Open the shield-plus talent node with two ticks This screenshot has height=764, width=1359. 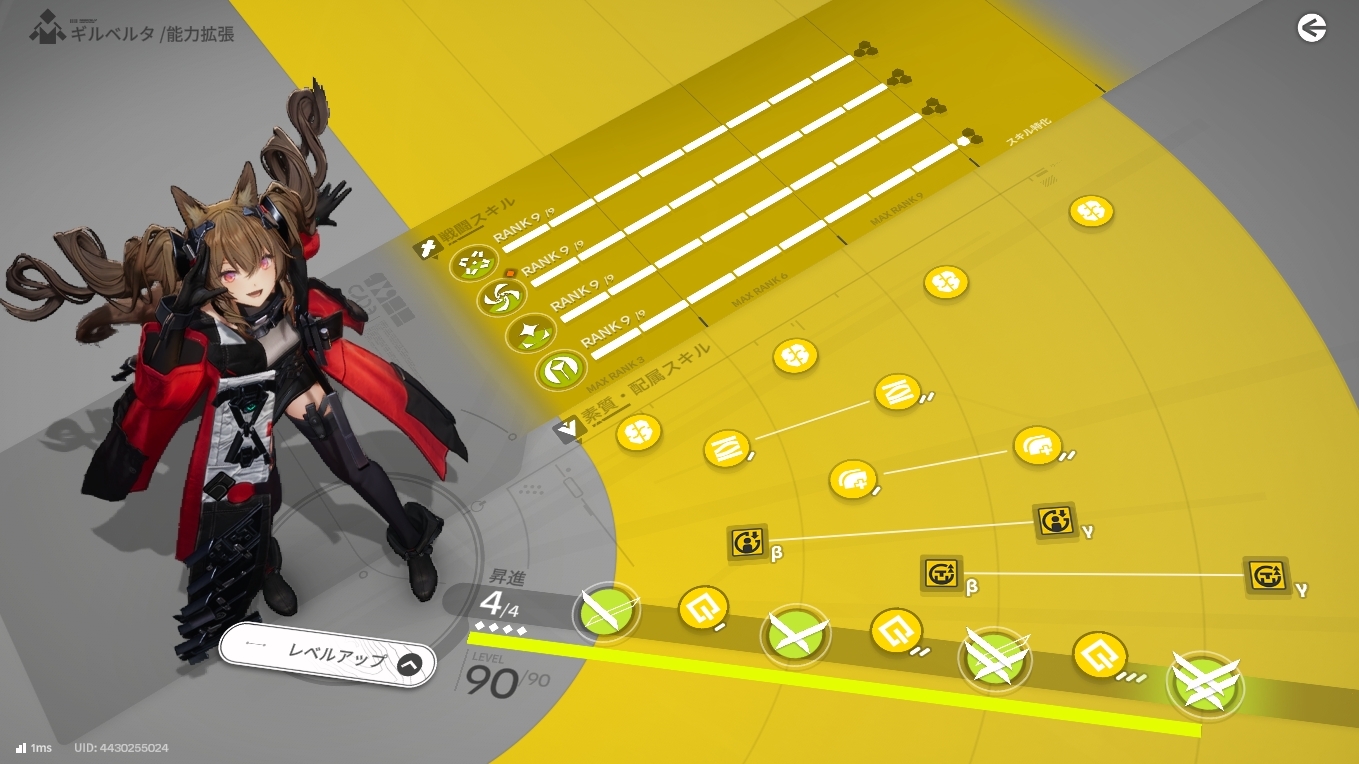coord(1037,445)
